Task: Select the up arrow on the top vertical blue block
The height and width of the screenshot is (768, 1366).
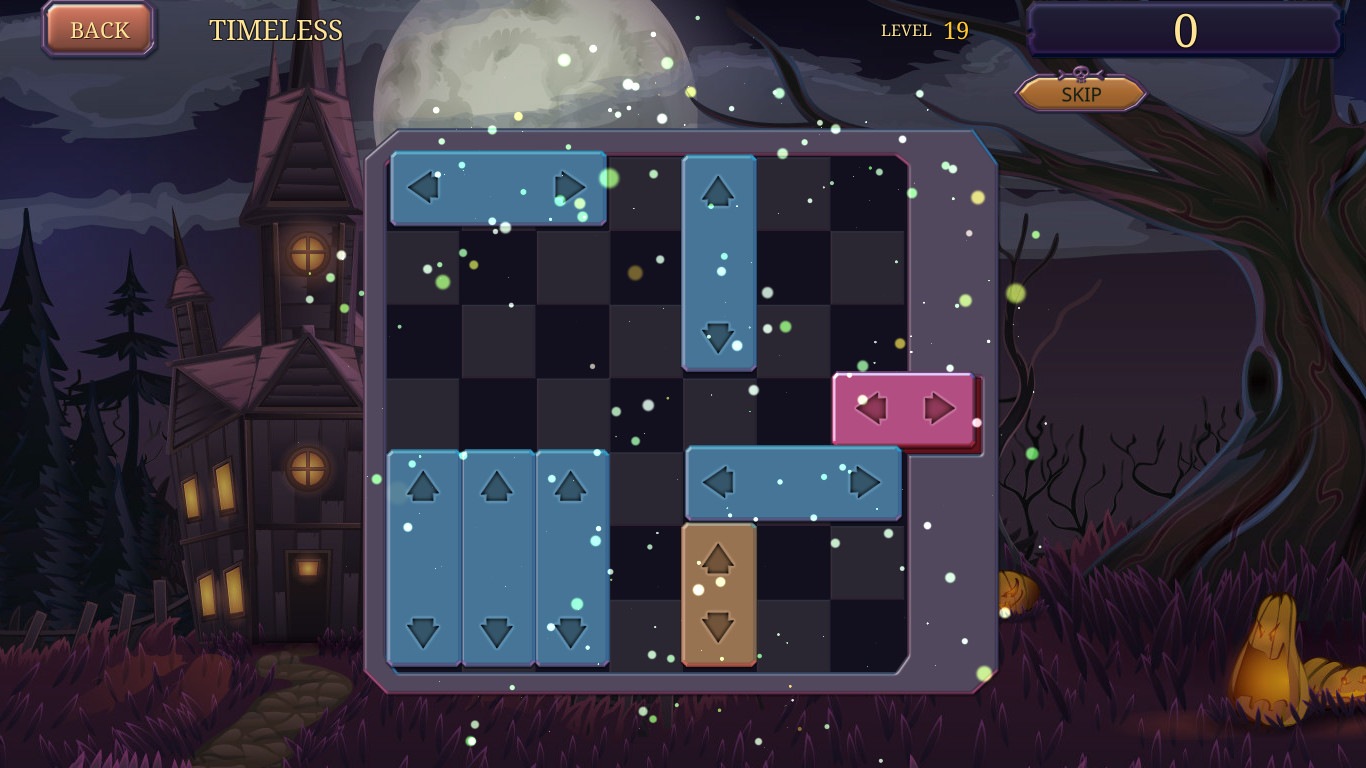Action: (x=717, y=192)
